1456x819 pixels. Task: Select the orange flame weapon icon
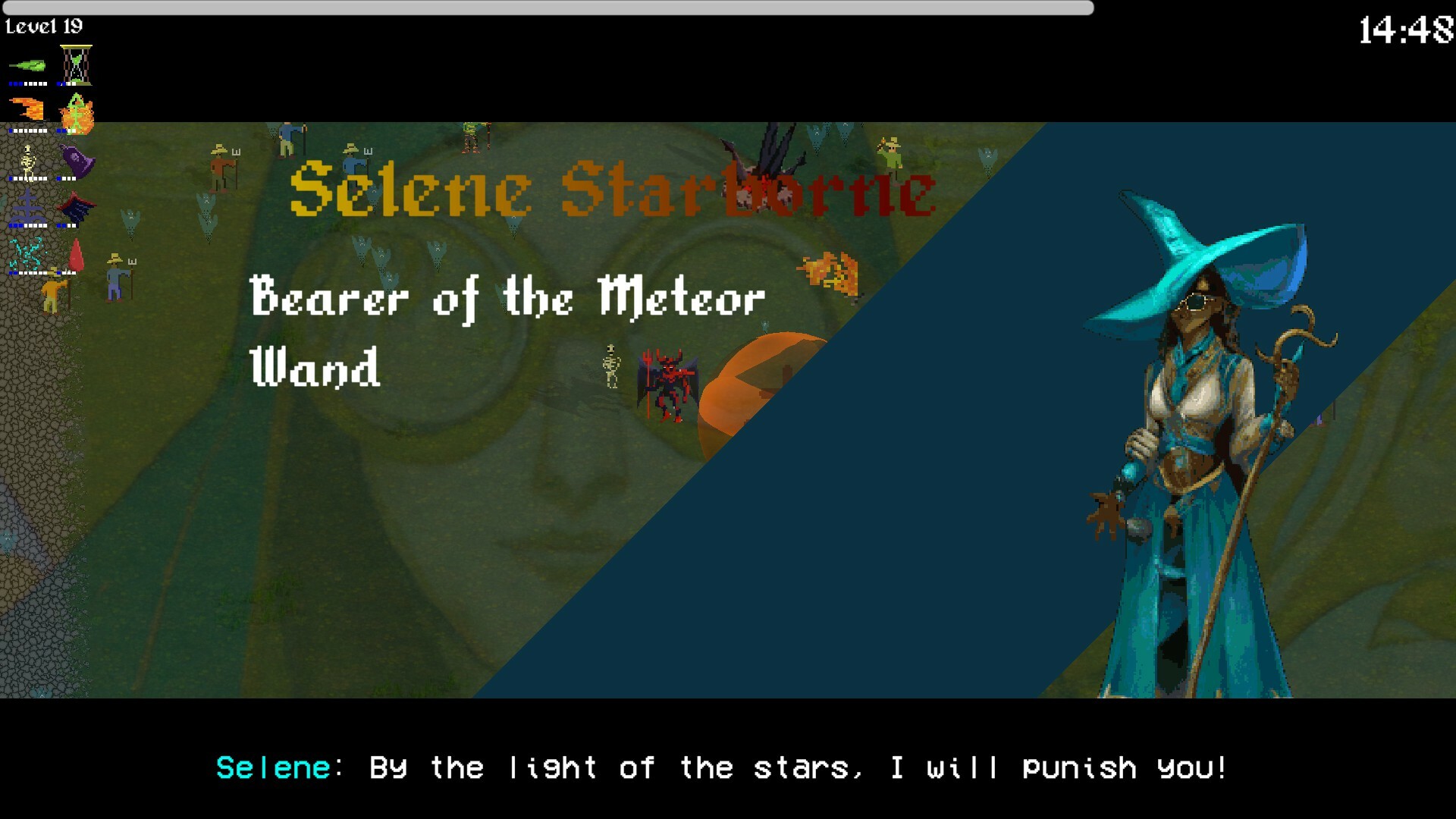27,108
